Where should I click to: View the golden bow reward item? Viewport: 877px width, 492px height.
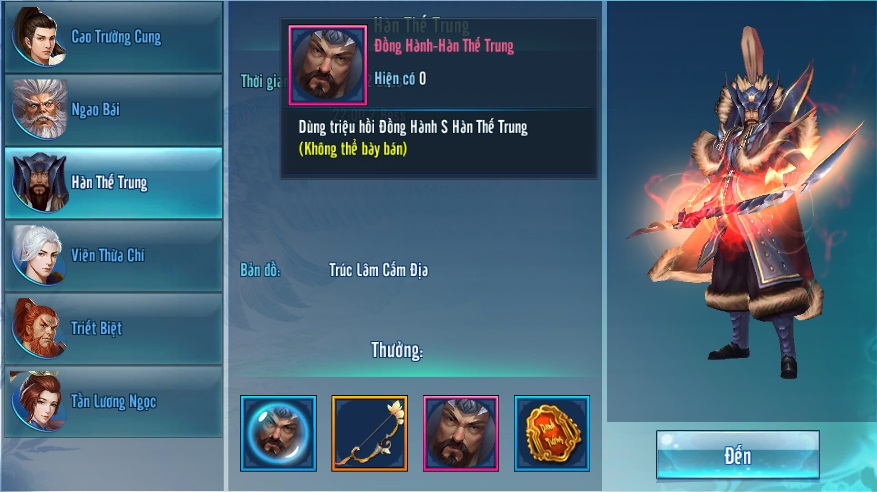point(369,433)
